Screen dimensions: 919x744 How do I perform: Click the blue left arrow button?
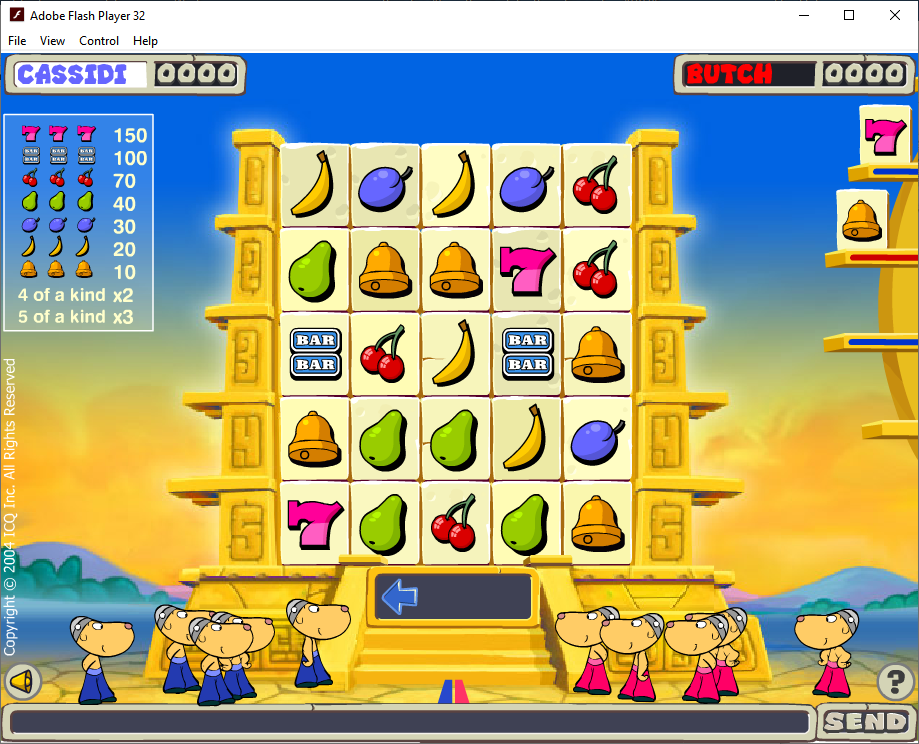(400, 597)
